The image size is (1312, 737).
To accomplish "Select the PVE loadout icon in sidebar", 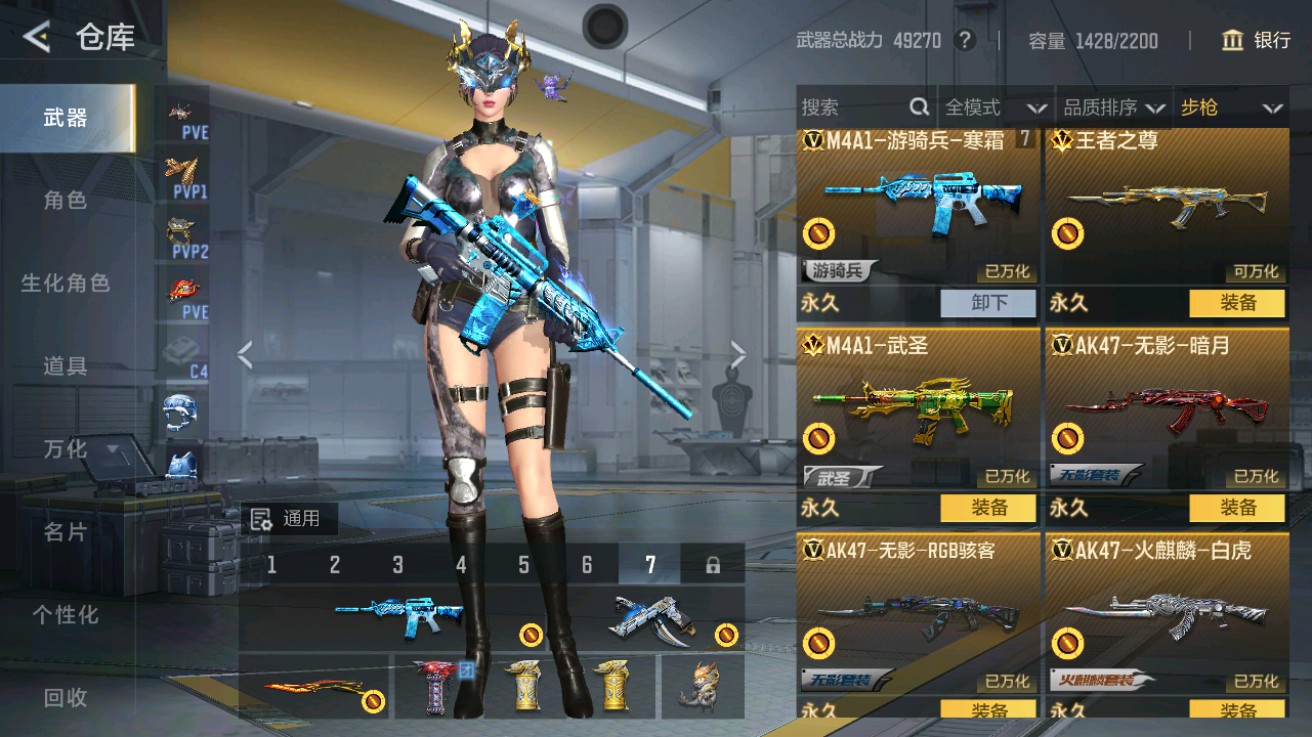I will (180, 110).
